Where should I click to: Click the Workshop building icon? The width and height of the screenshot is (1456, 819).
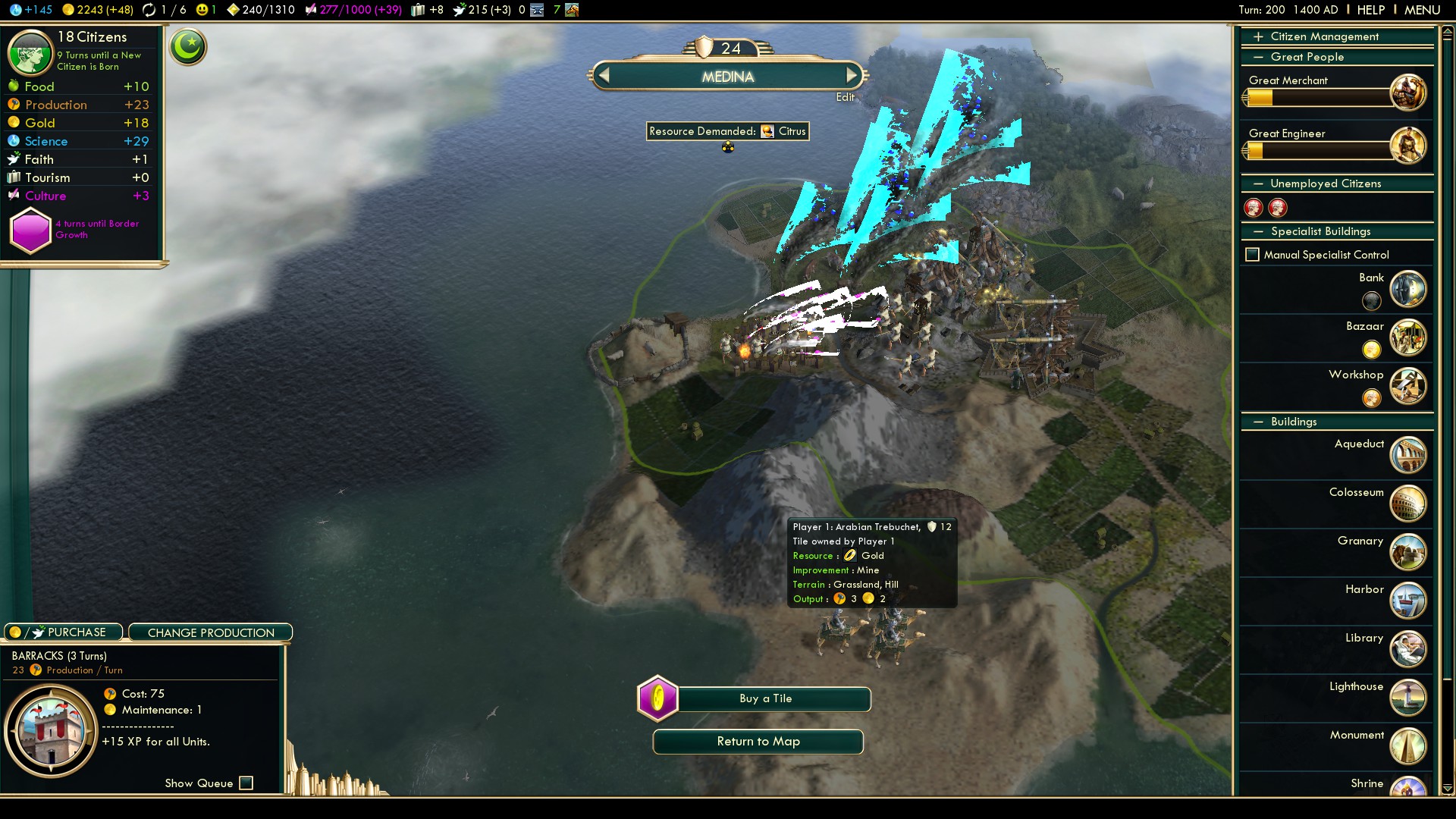(x=1407, y=386)
